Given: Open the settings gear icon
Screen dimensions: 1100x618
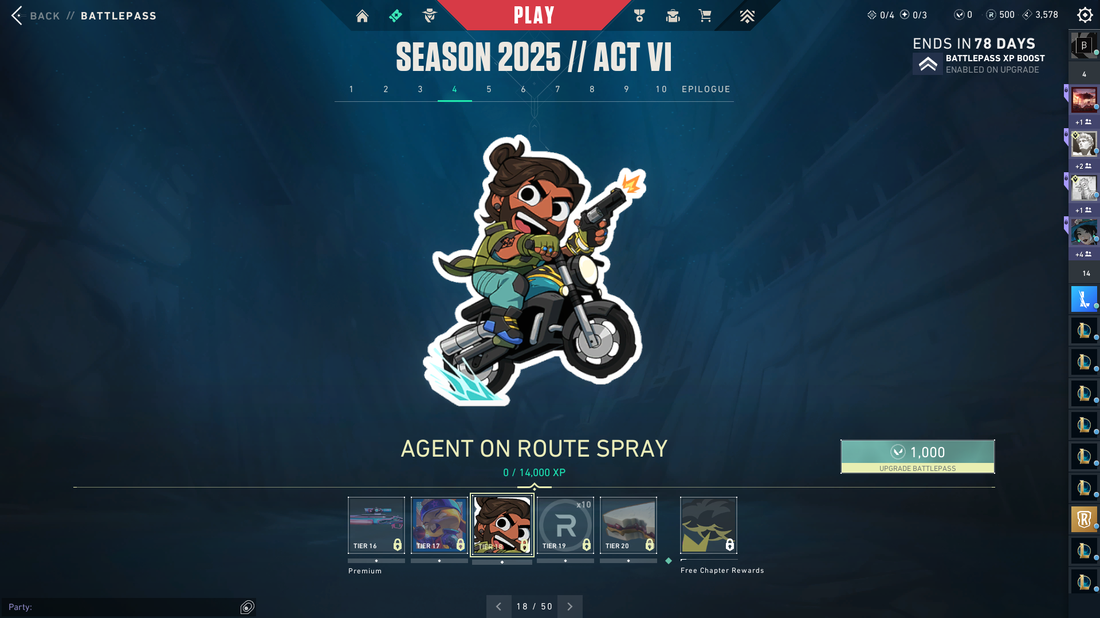Looking at the screenshot, I should point(1084,15).
